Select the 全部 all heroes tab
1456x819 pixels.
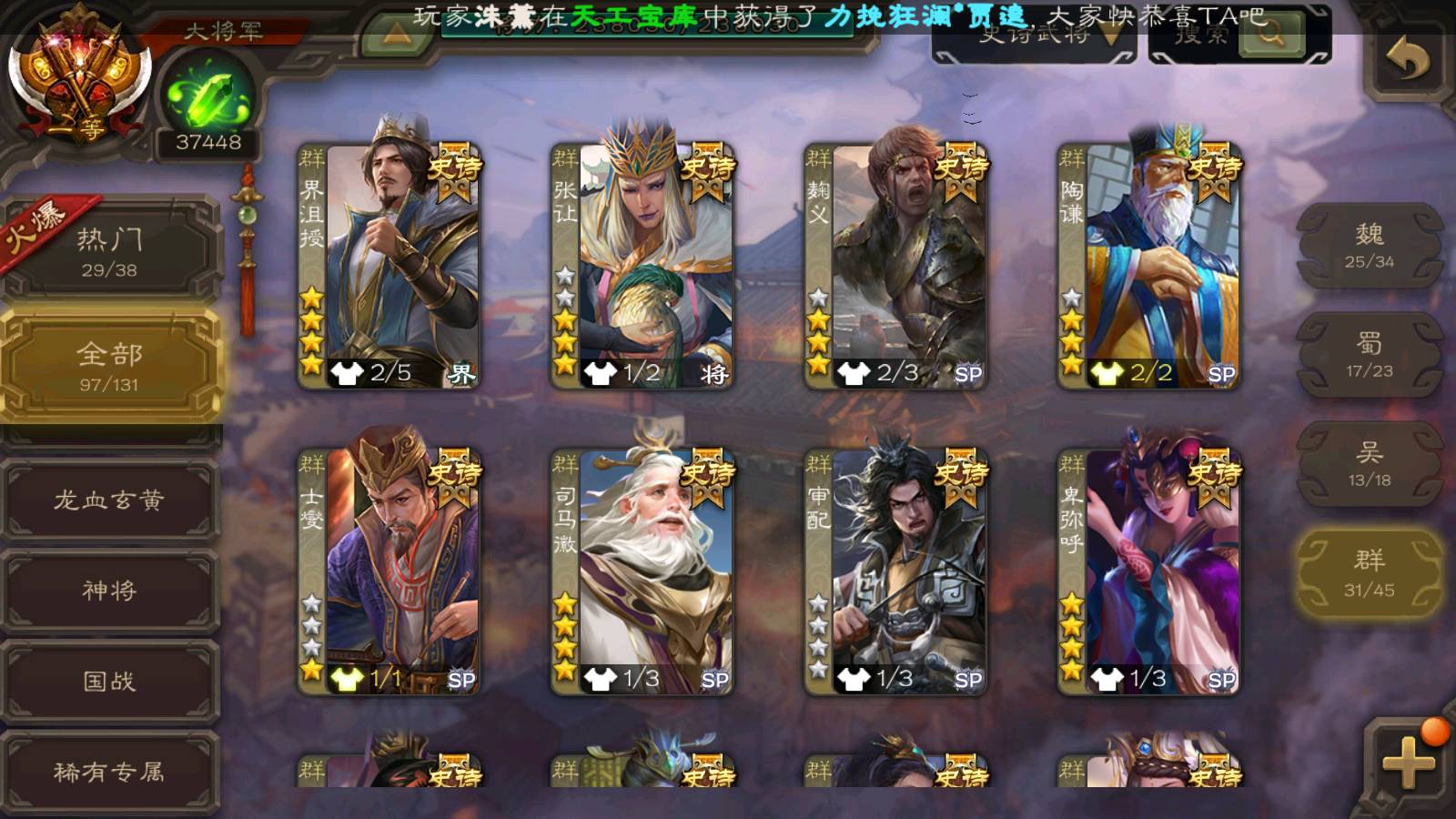(x=110, y=365)
